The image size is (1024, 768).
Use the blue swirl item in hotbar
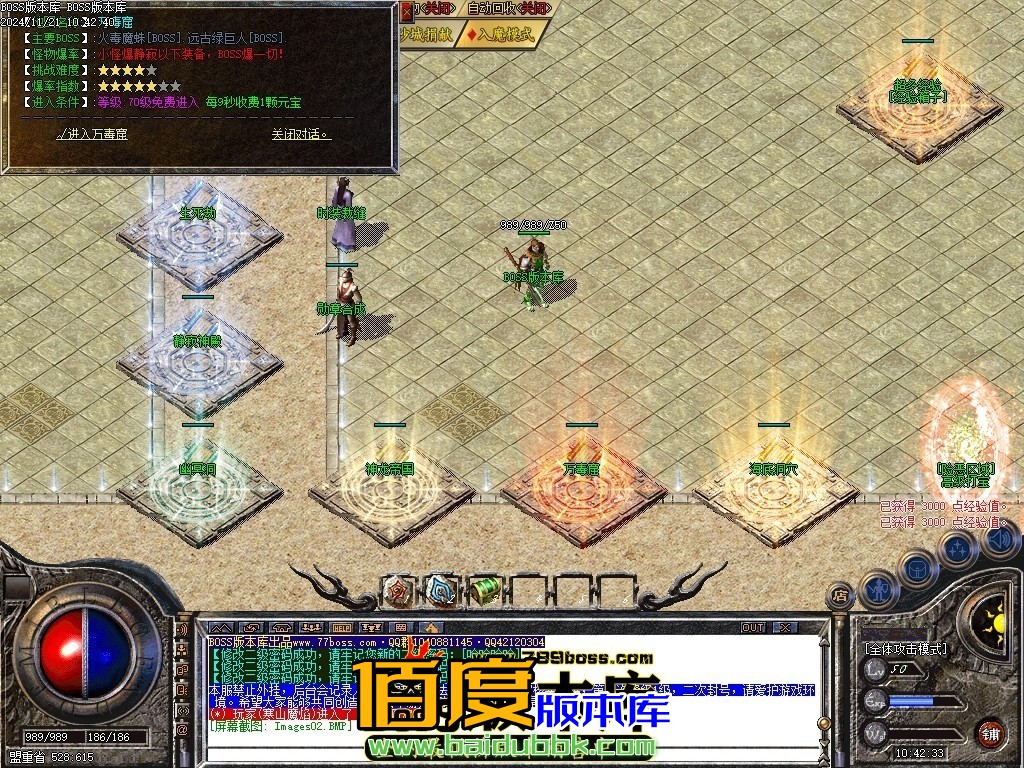pyautogui.click(x=442, y=591)
